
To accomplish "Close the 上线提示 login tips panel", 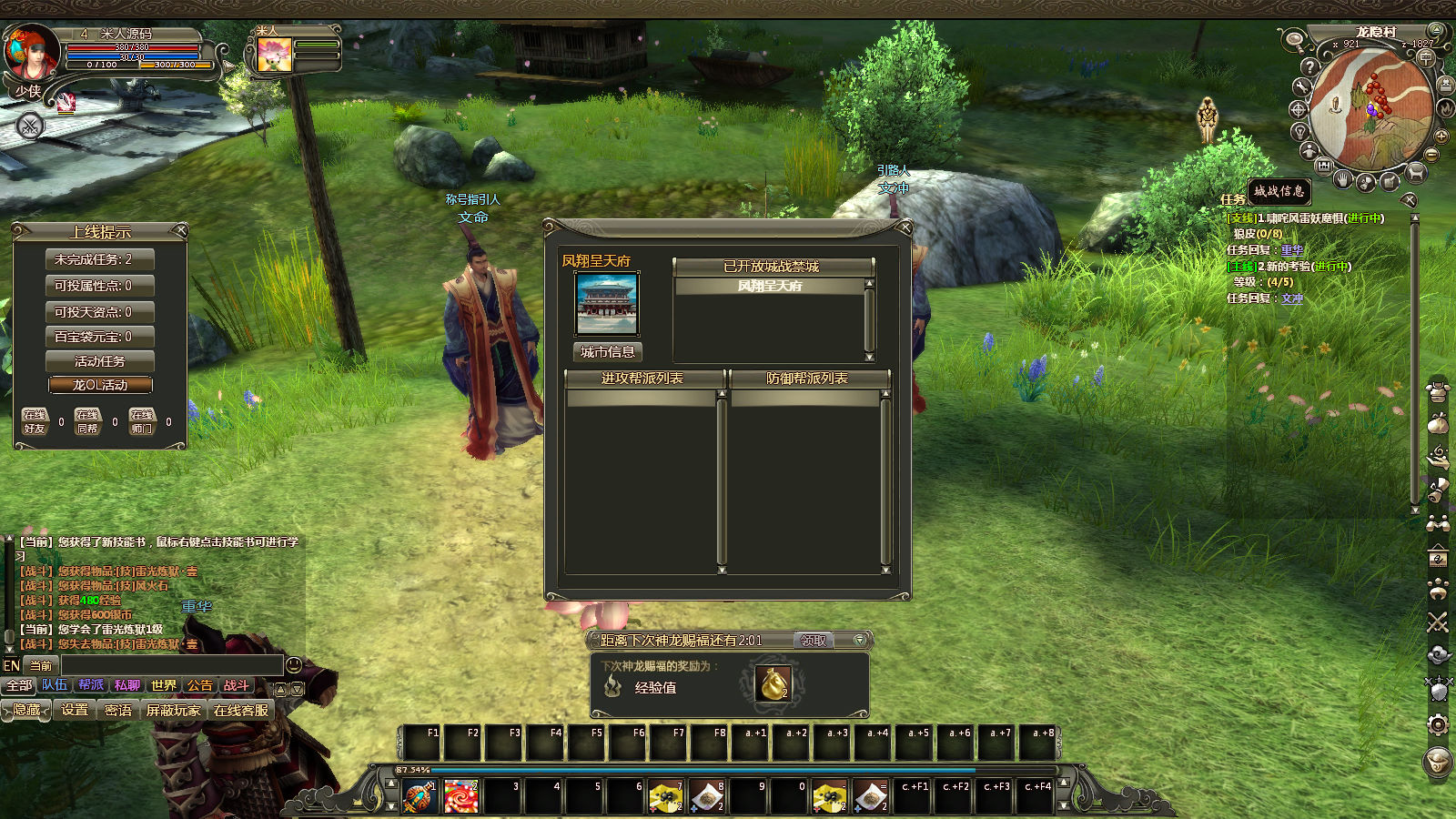I will (x=180, y=230).
